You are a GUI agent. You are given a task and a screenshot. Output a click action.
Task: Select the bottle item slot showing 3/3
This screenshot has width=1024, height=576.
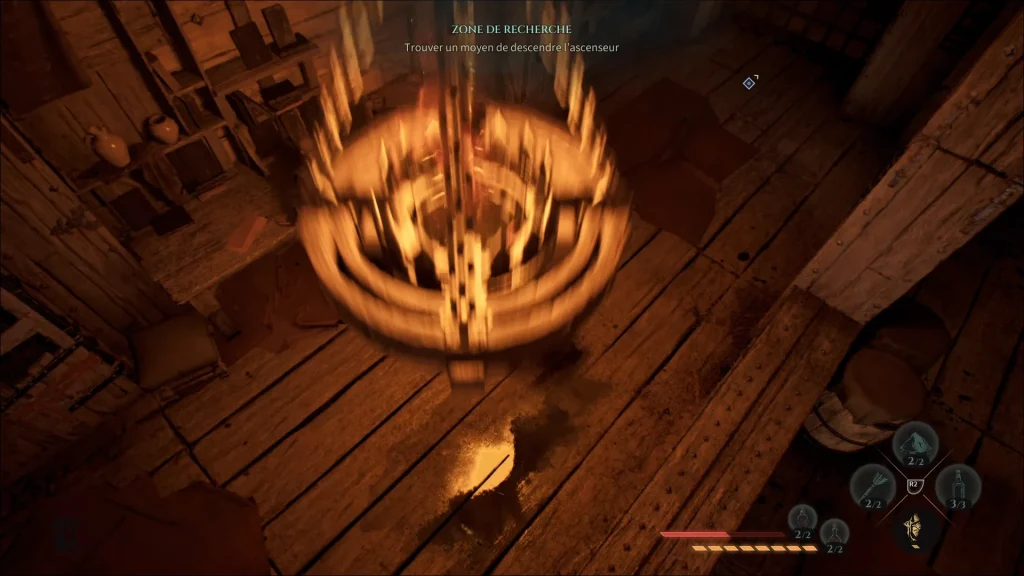tap(958, 487)
